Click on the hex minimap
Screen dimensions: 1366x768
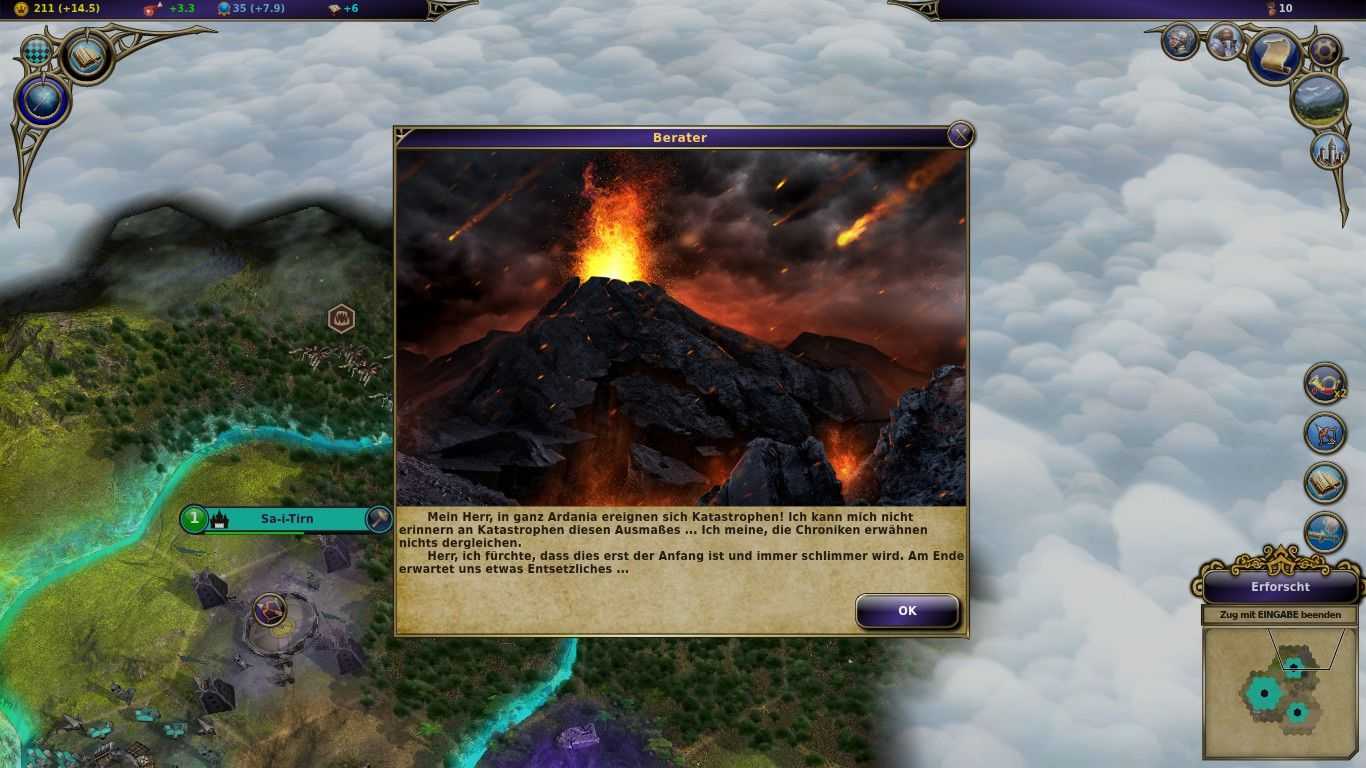(1279, 692)
